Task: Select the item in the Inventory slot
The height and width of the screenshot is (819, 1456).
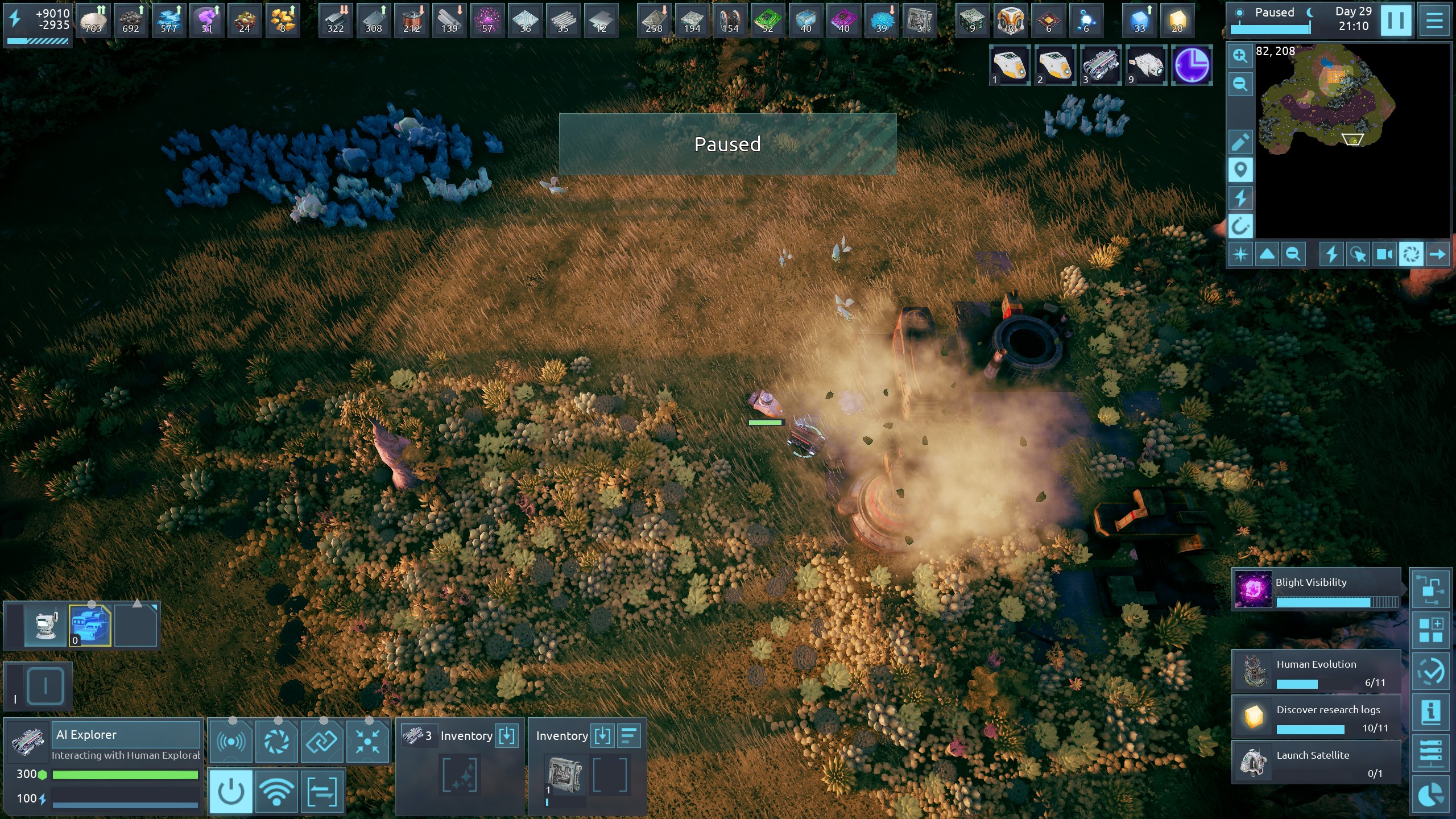Action: (x=564, y=775)
